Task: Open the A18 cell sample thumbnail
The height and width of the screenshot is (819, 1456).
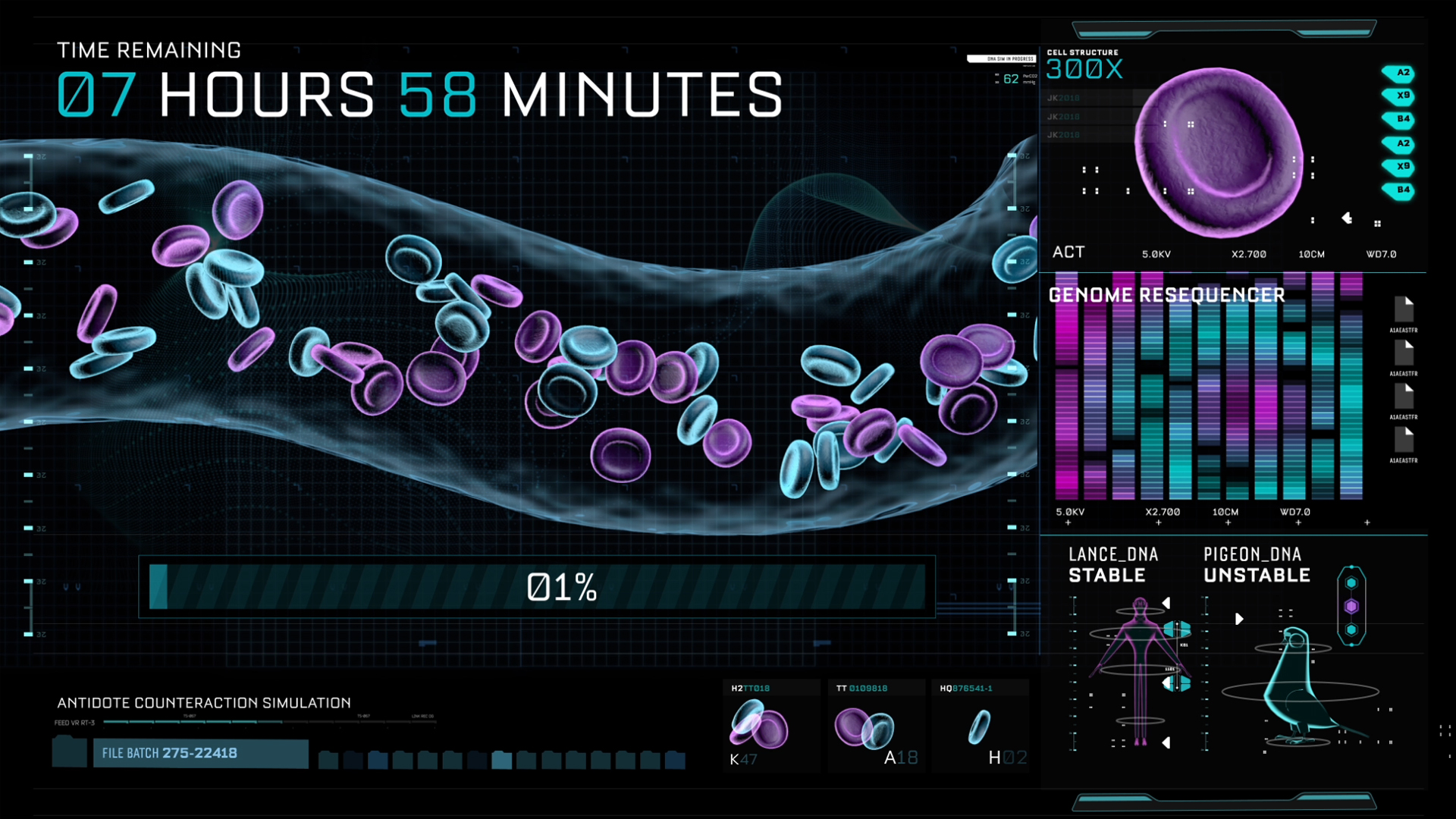Action: (875, 726)
